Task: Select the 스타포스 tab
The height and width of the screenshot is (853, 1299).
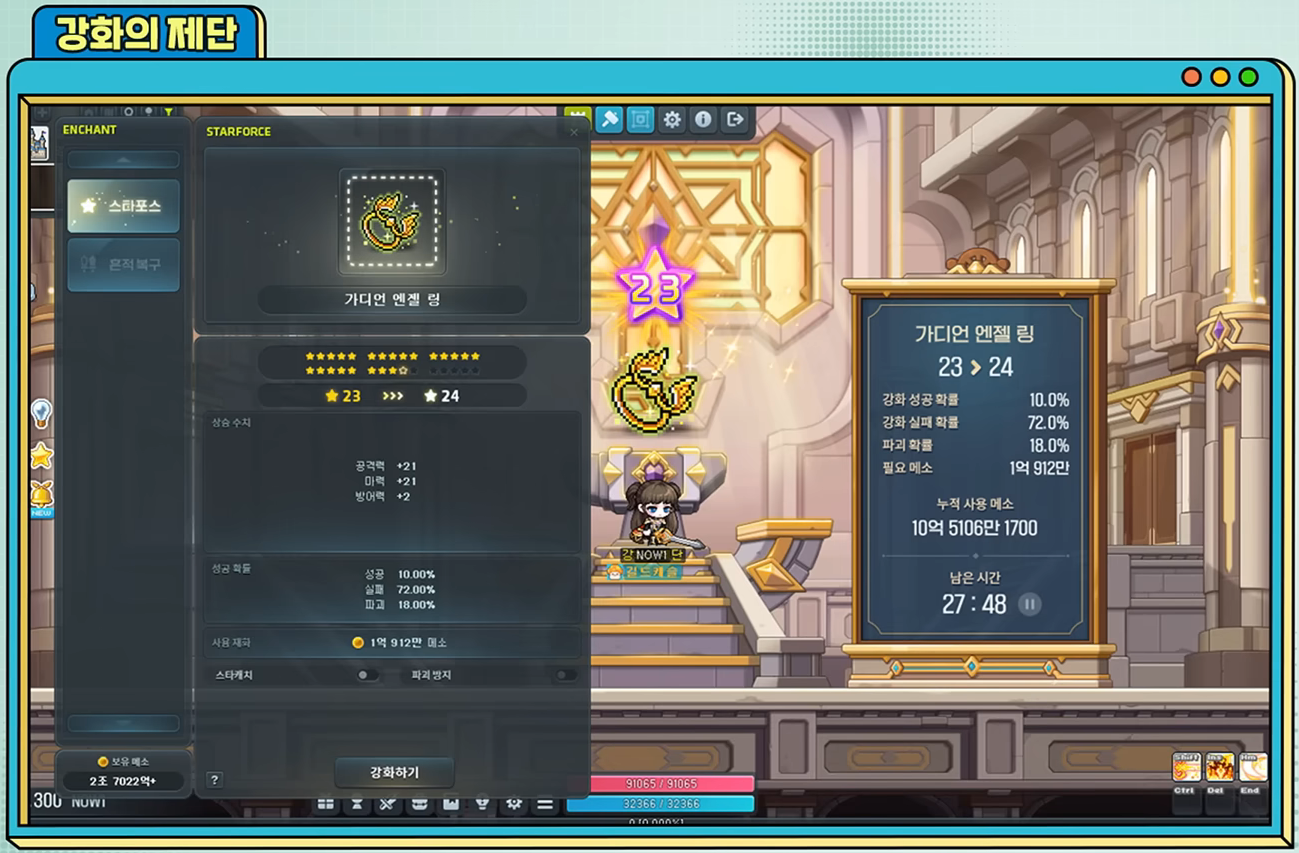Action: (123, 206)
